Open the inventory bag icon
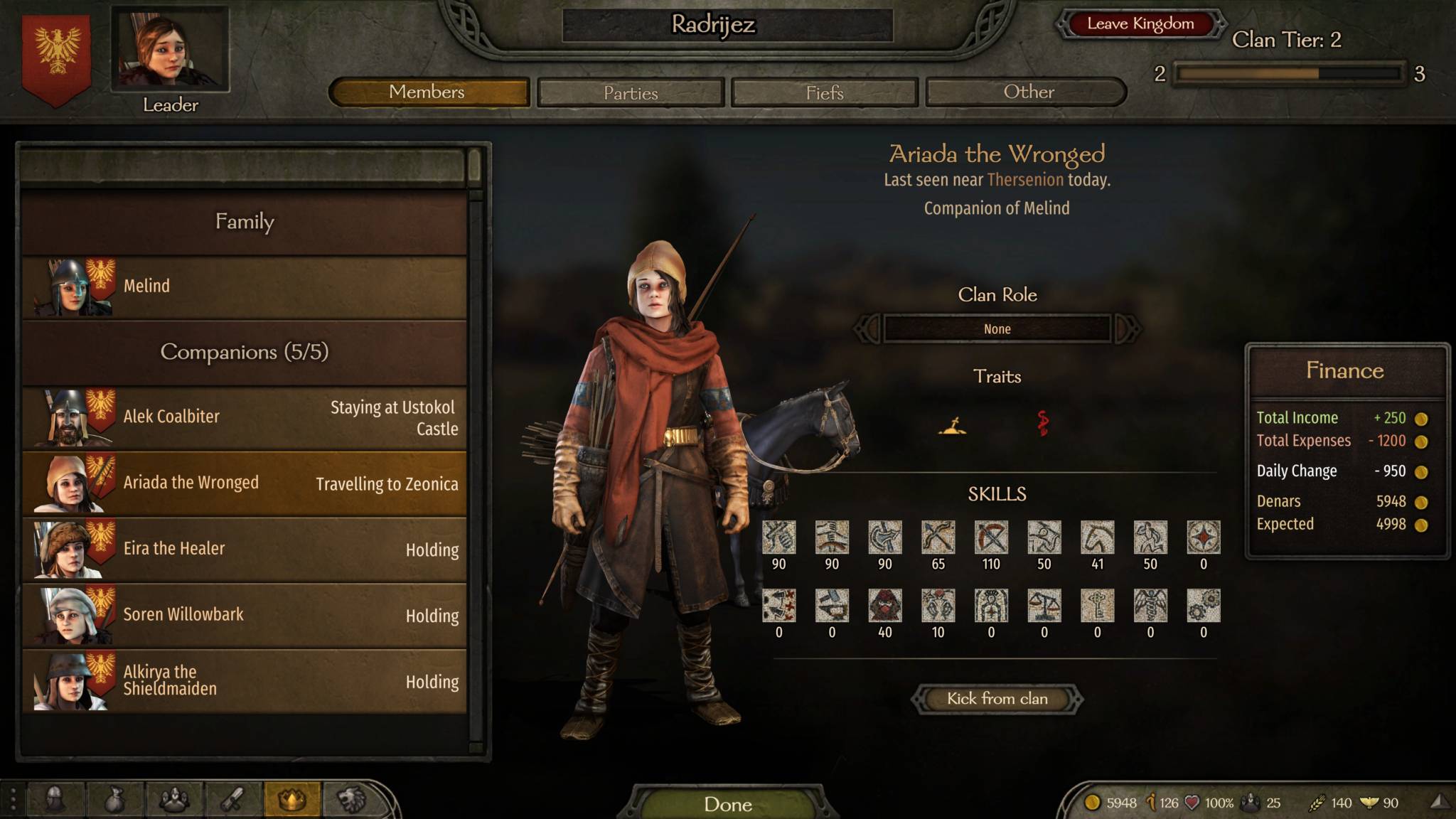Image resolution: width=1456 pixels, height=819 pixels. click(x=114, y=800)
